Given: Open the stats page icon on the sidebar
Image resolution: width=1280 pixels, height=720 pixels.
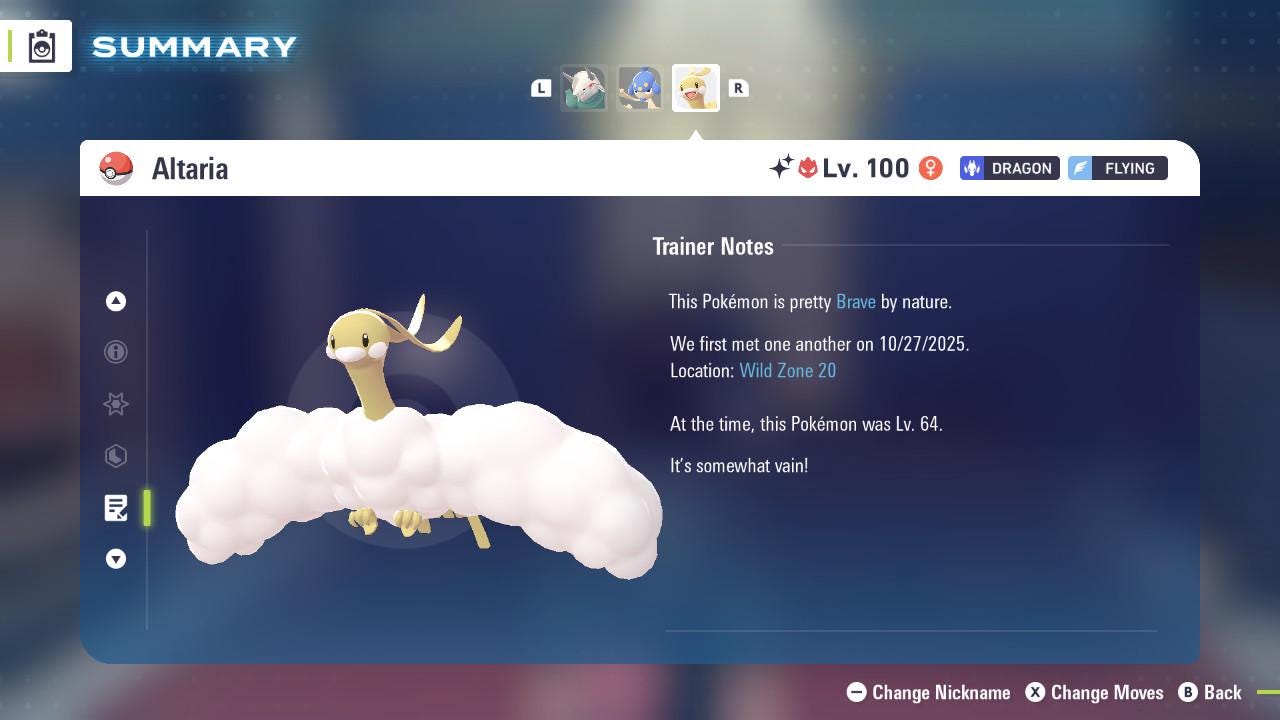Looking at the screenshot, I should click(x=116, y=456).
